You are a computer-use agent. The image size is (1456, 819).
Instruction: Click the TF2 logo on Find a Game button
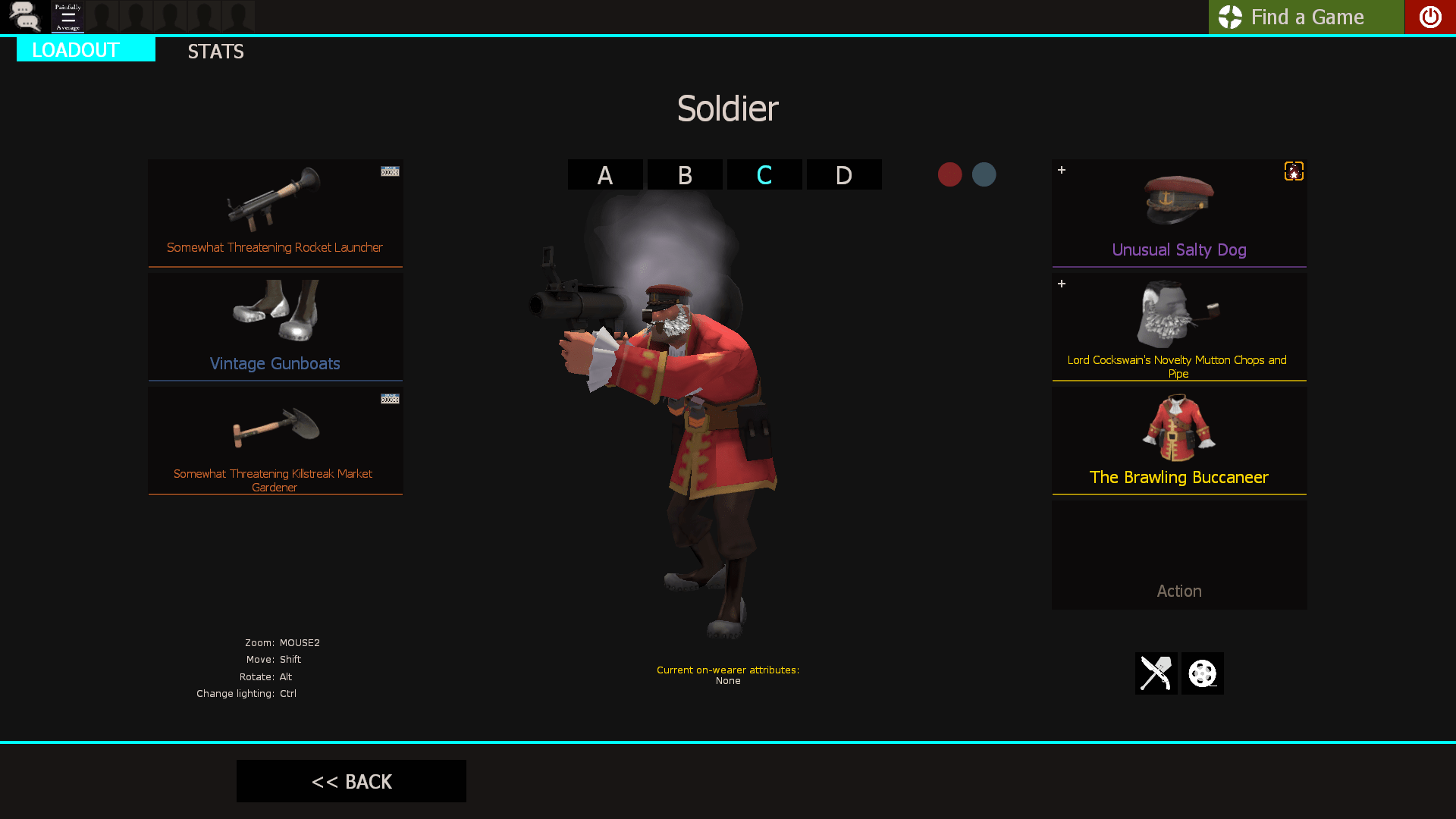click(1230, 17)
